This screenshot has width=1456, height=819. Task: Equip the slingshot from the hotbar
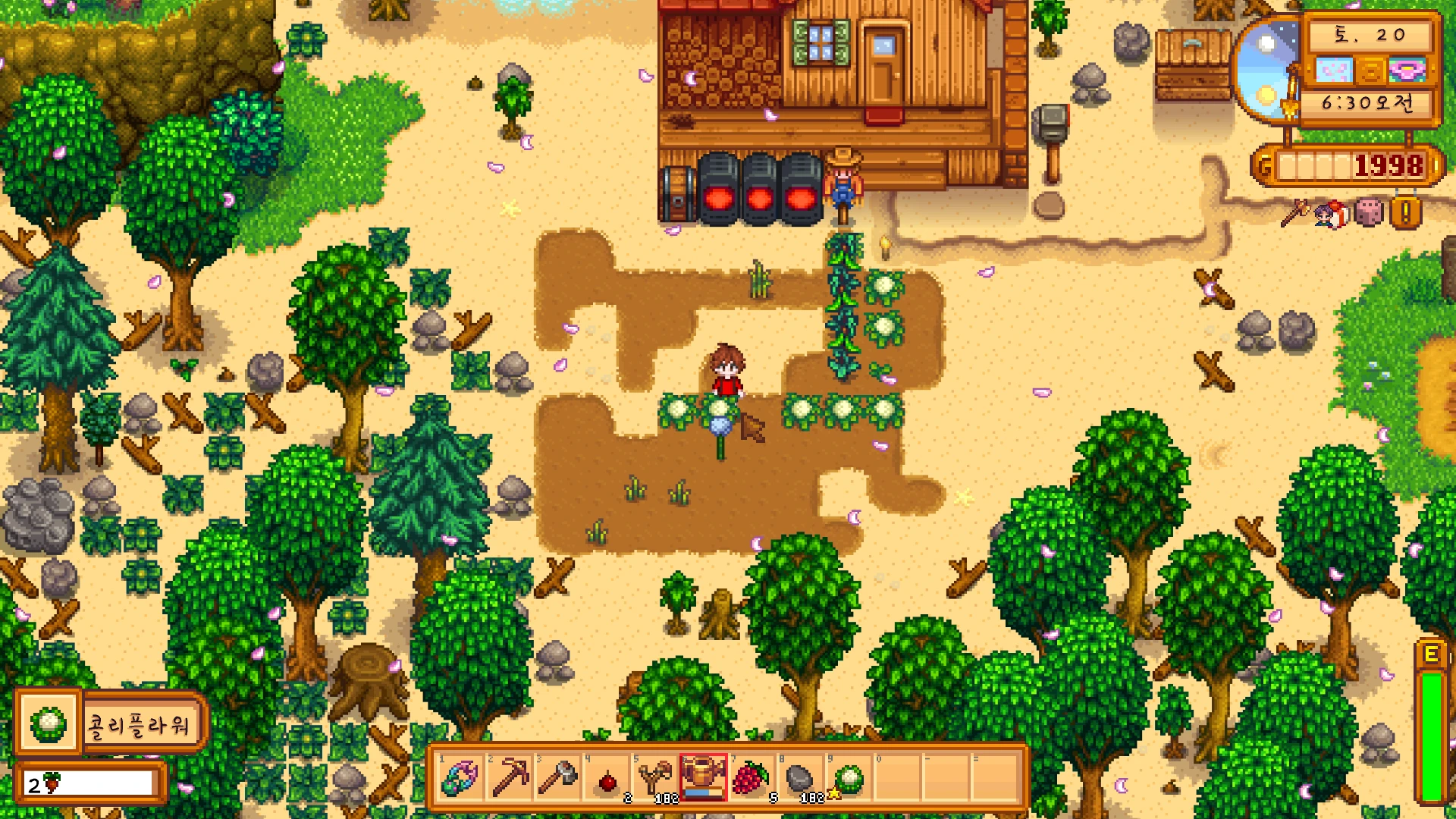pyautogui.click(x=654, y=777)
